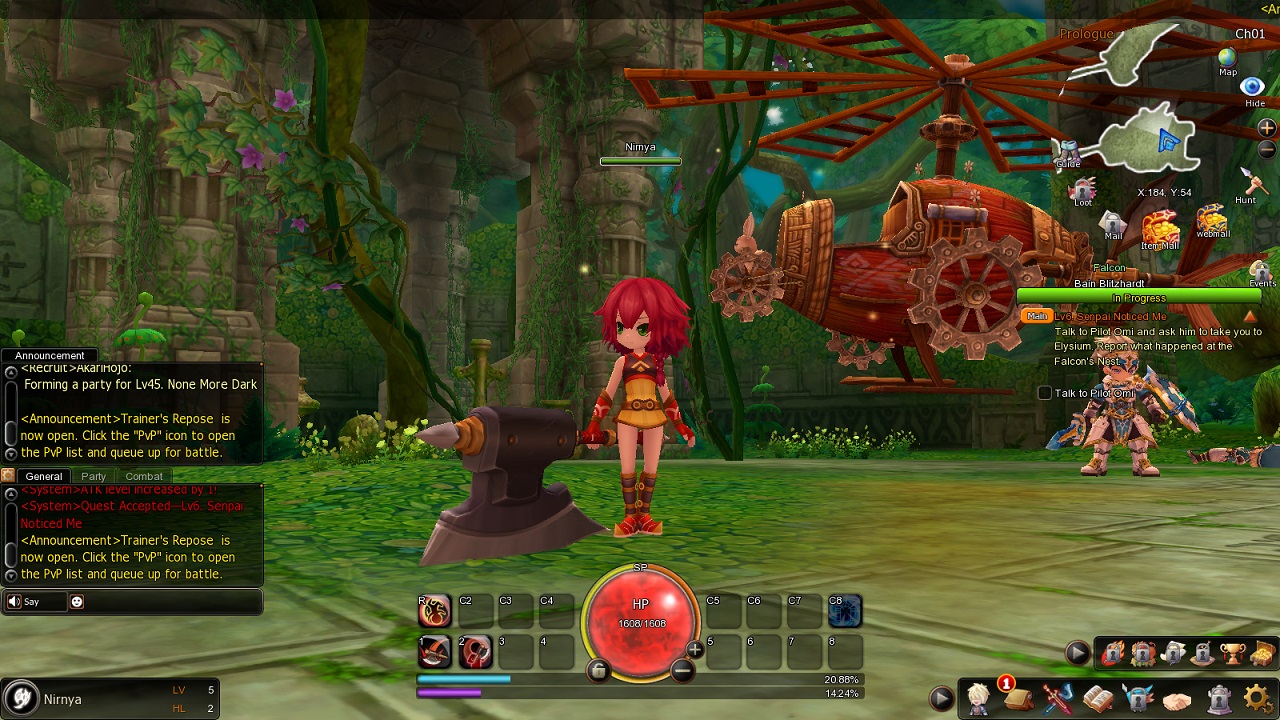Open the chat emoticon picker

pyautogui.click(x=77, y=602)
